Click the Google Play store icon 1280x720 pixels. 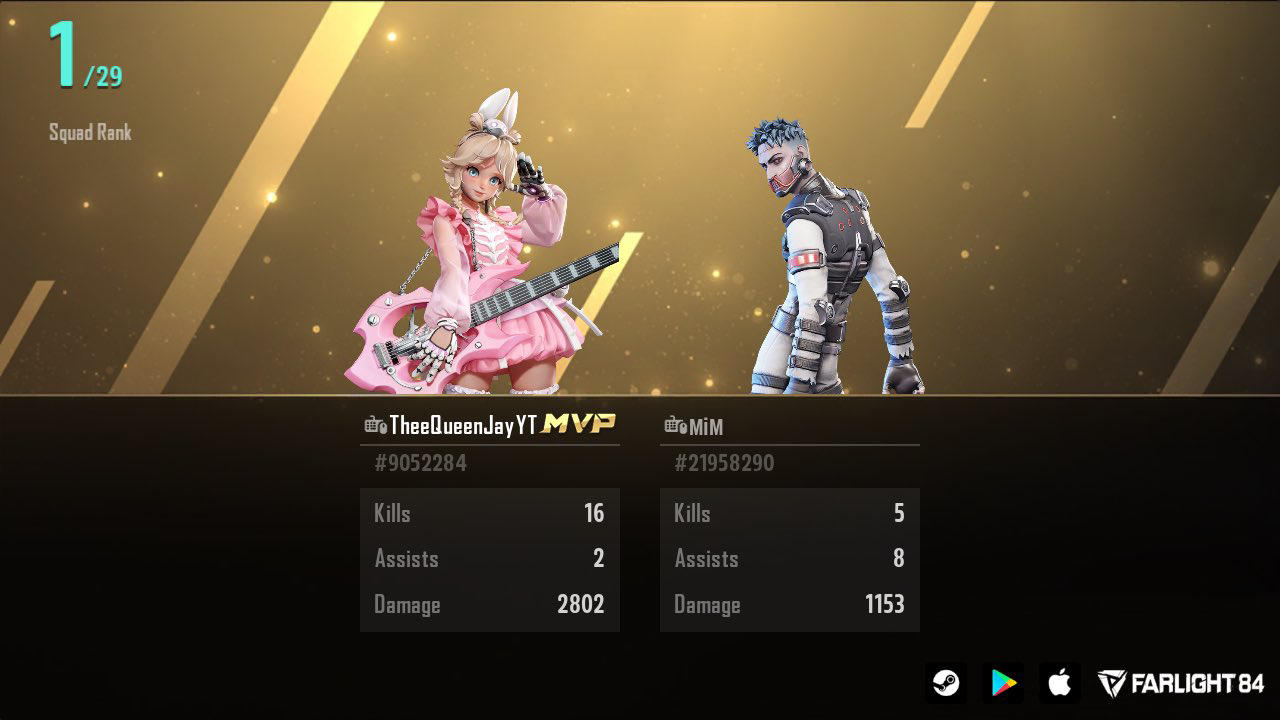(x=1005, y=683)
